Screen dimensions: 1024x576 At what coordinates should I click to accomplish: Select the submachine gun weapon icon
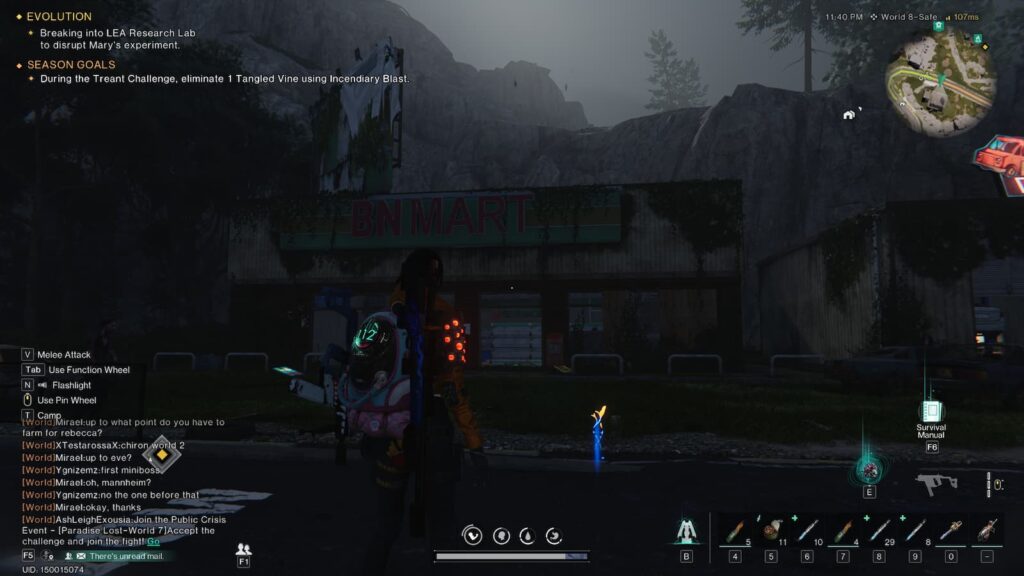tap(937, 484)
